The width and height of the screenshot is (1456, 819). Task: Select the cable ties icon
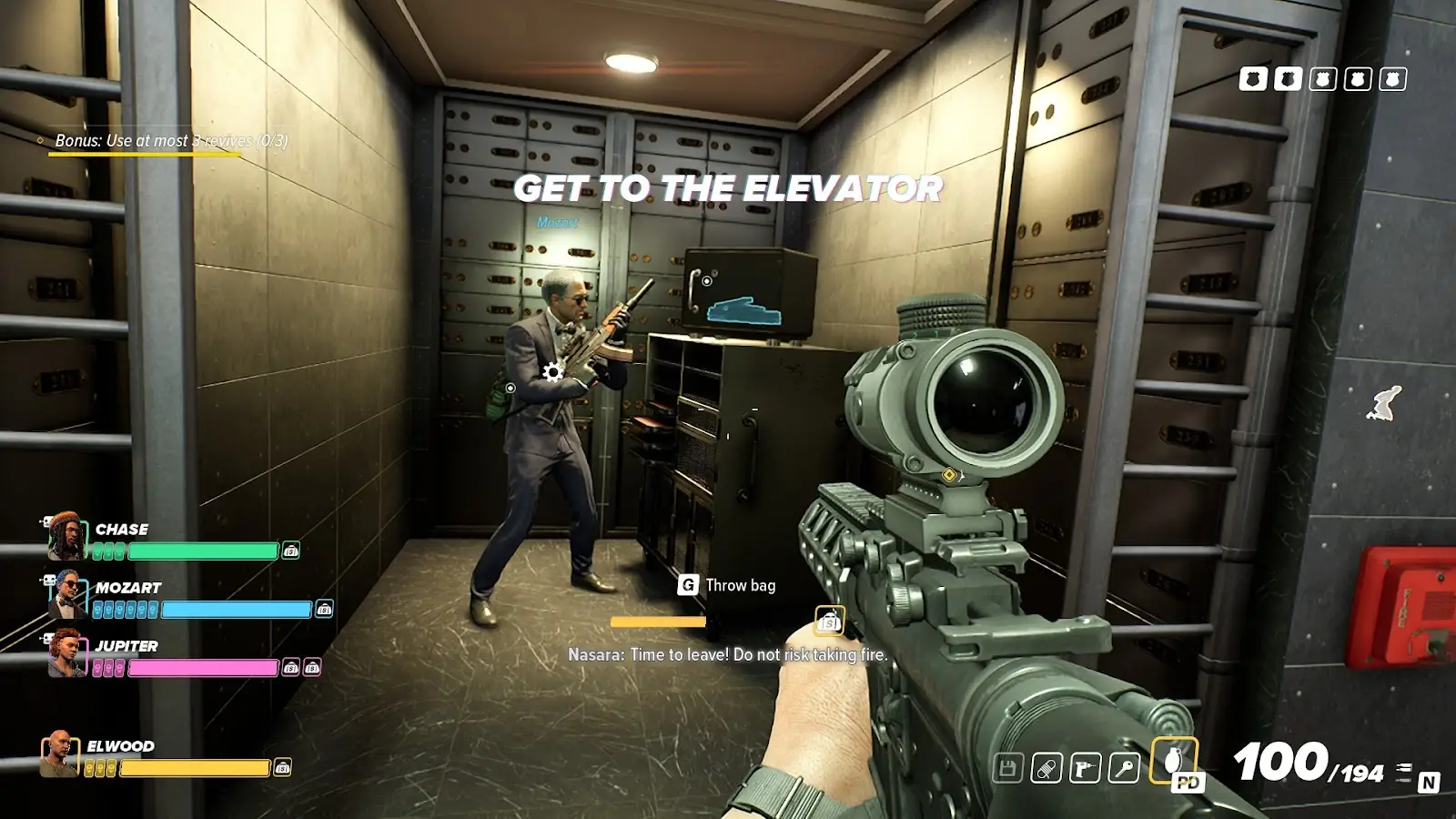1046,769
